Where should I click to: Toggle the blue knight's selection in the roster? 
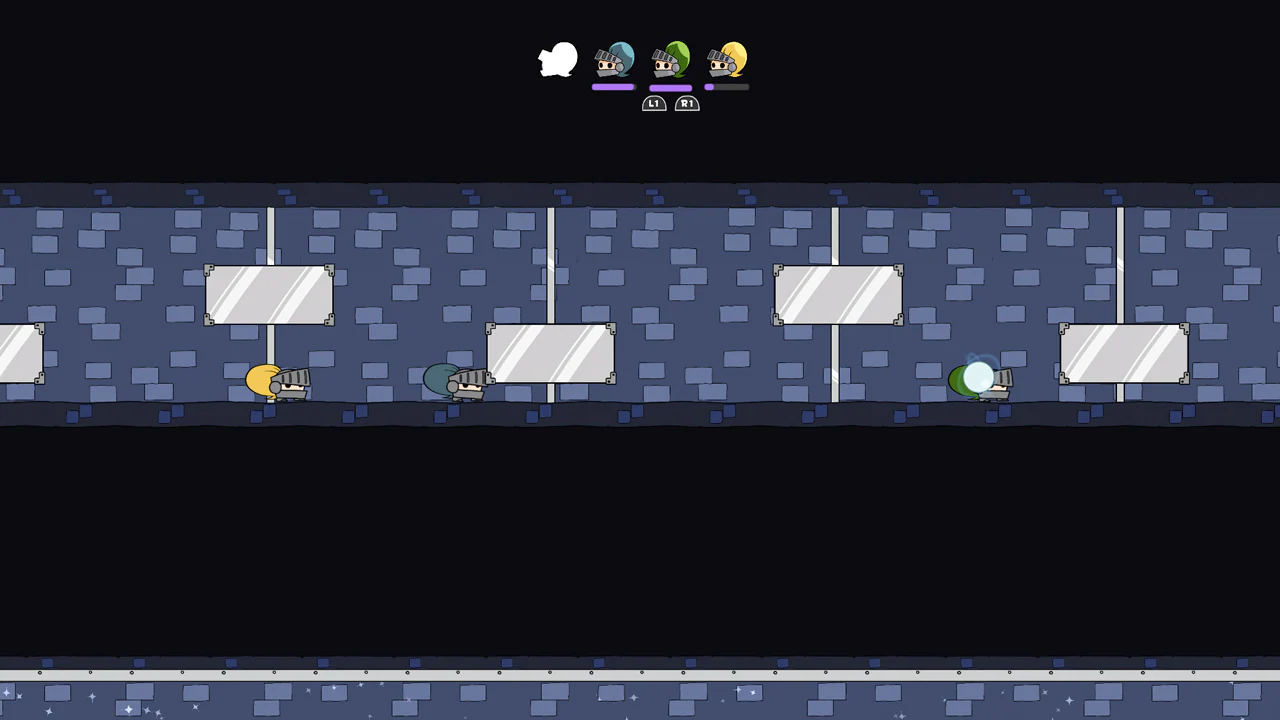point(614,62)
